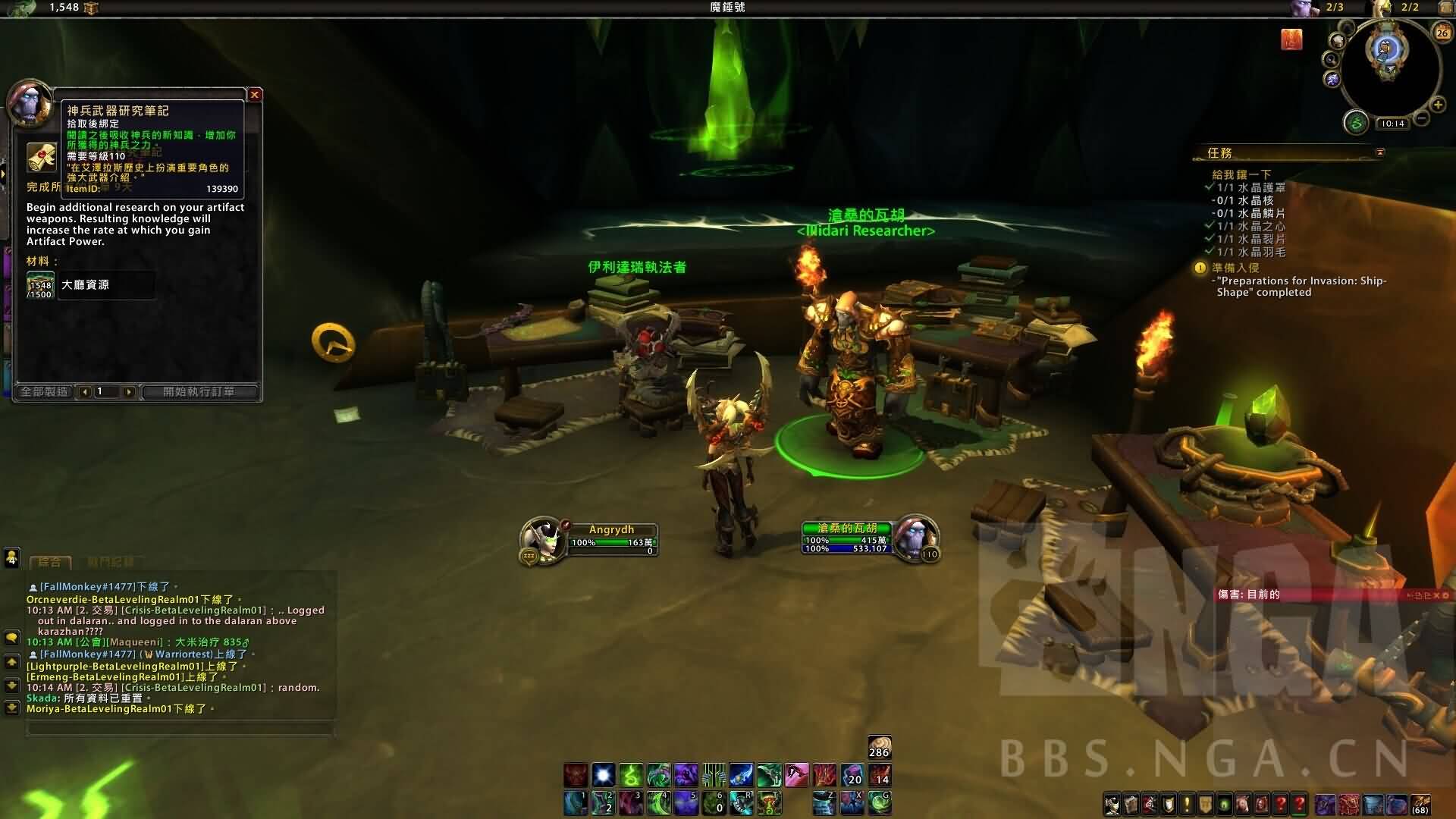Switch to the General chat tab
The width and height of the screenshot is (1456, 819).
(x=50, y=562)
